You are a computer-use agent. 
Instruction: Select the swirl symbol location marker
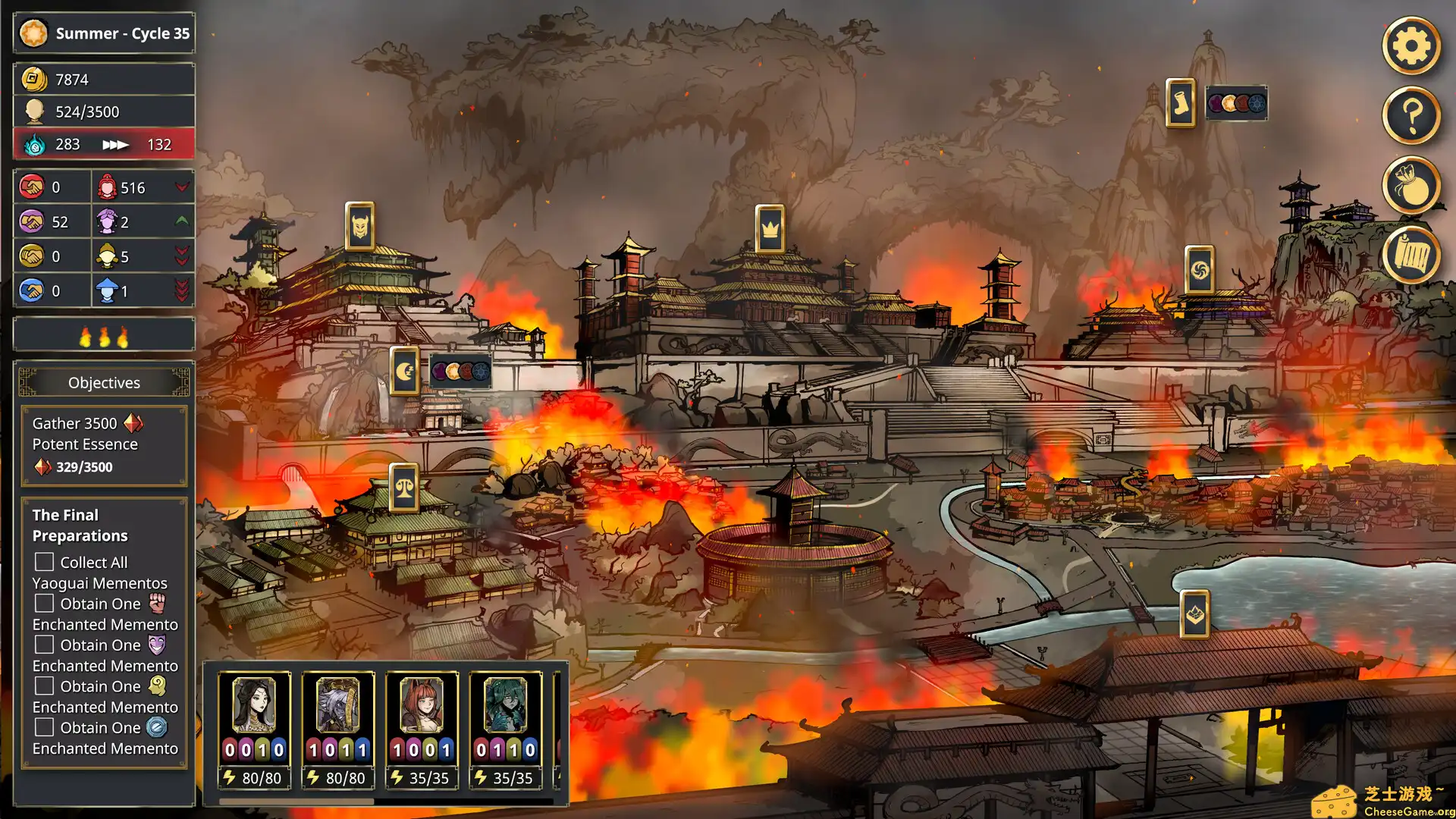tap(1200, 269)
